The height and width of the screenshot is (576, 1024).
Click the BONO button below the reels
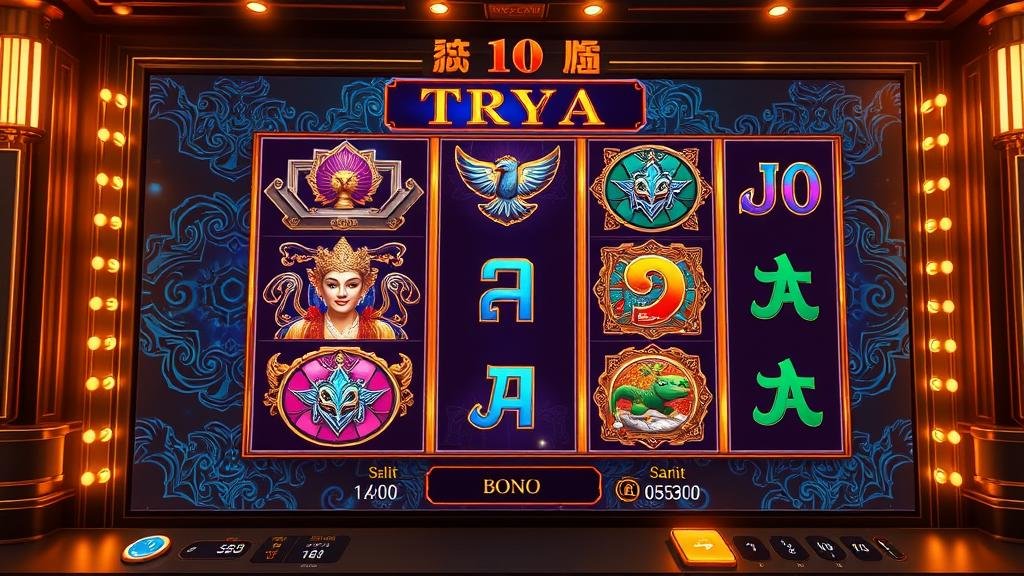click(513, 486)
